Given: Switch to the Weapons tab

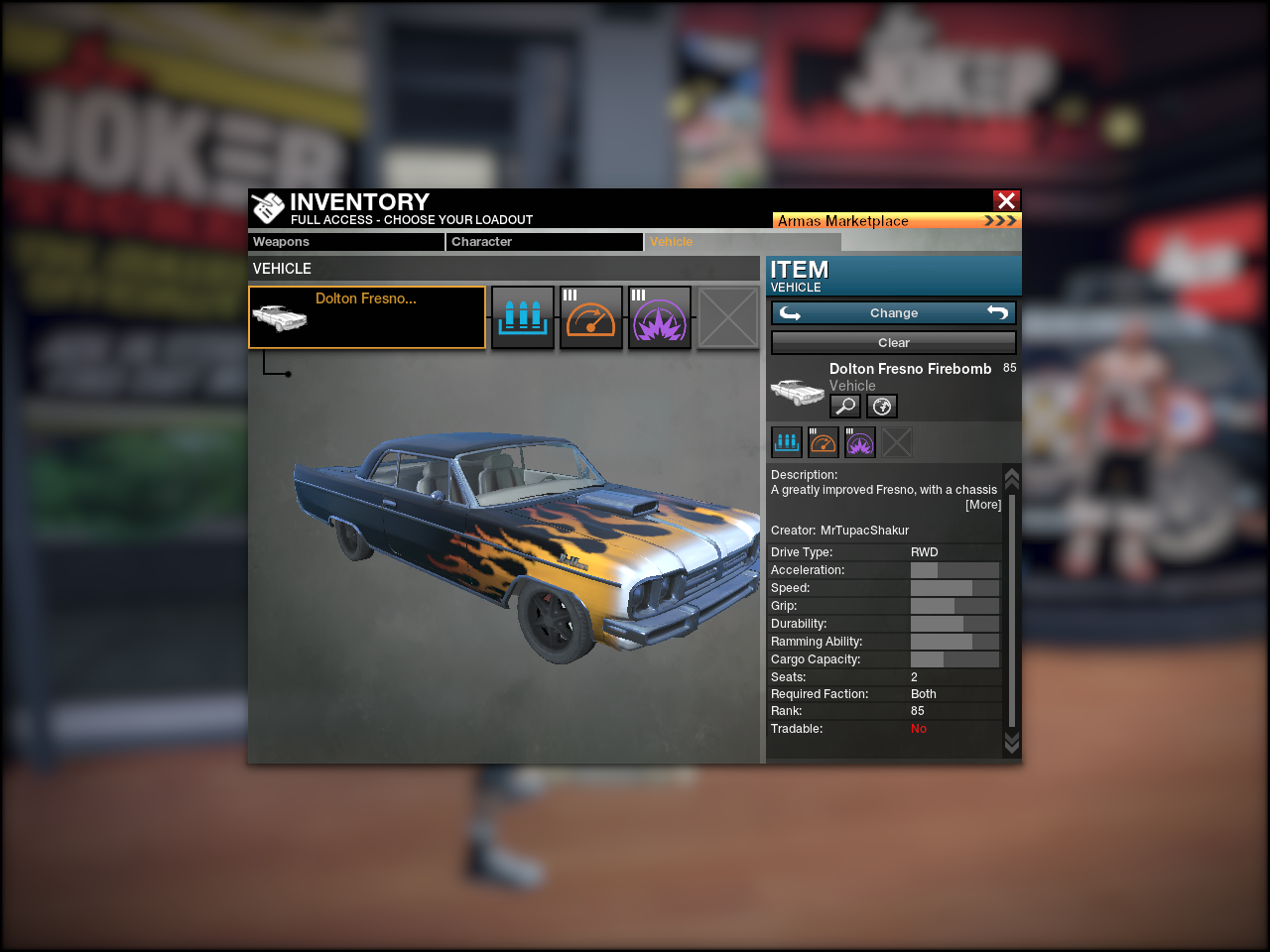Looking at the screenshot, I should point(346,242).
